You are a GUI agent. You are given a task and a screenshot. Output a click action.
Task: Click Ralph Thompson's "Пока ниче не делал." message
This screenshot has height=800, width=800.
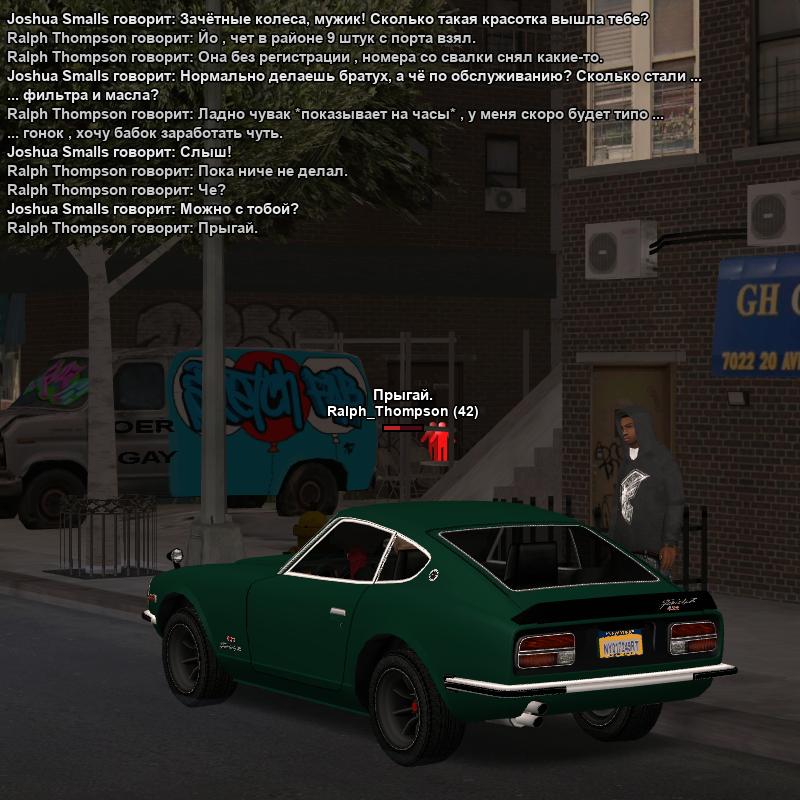(x=177, y=171)
